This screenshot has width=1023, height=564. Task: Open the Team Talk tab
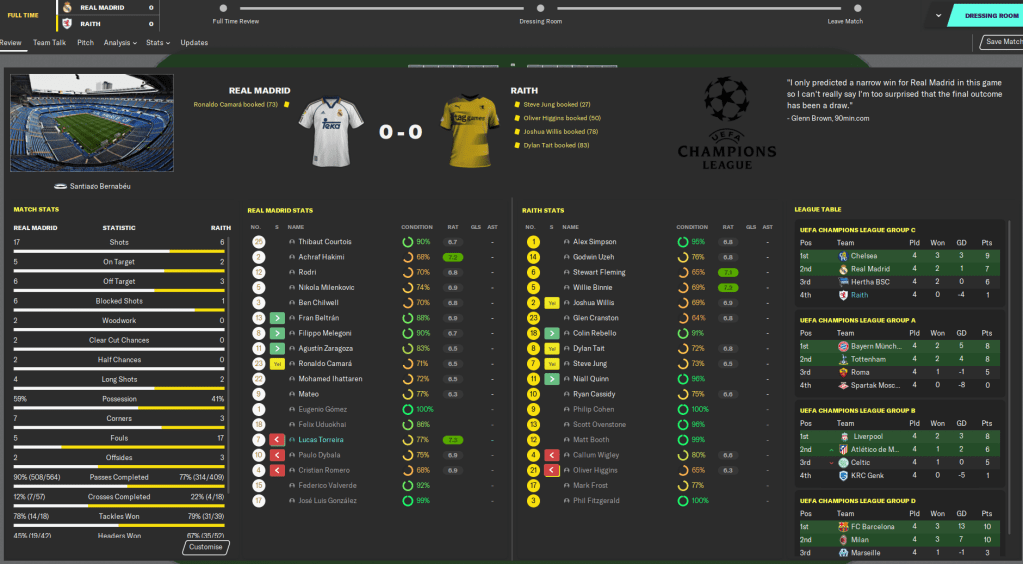pyautogui.click(x=48, y=43)
